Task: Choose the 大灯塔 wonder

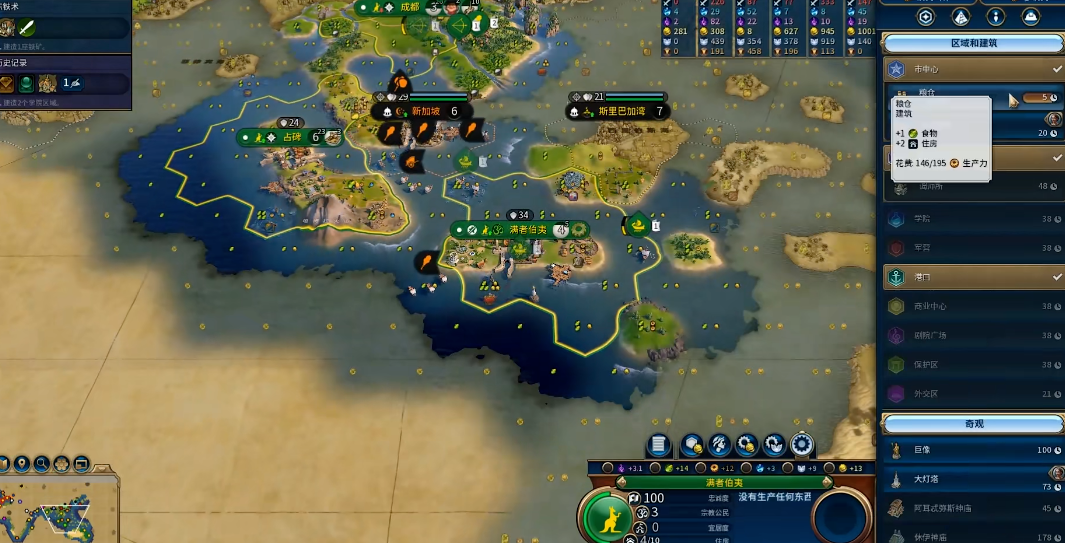Action: coord(926,481)
